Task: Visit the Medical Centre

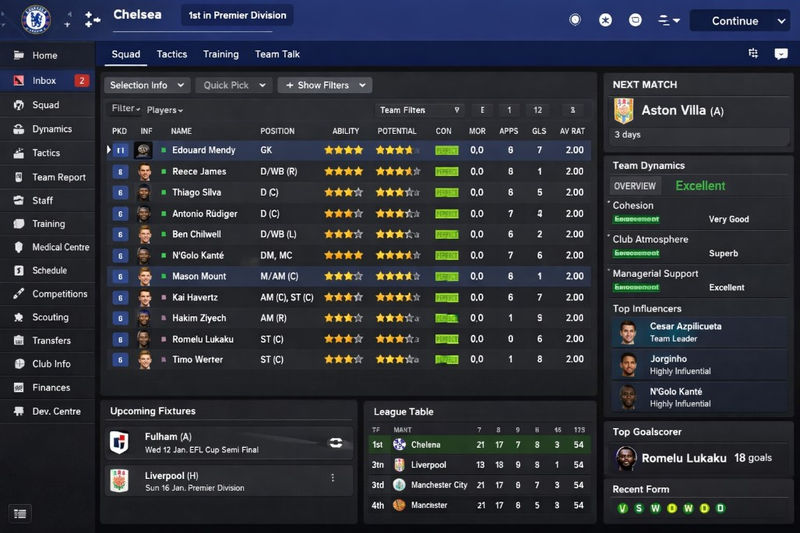Action: 60,247
